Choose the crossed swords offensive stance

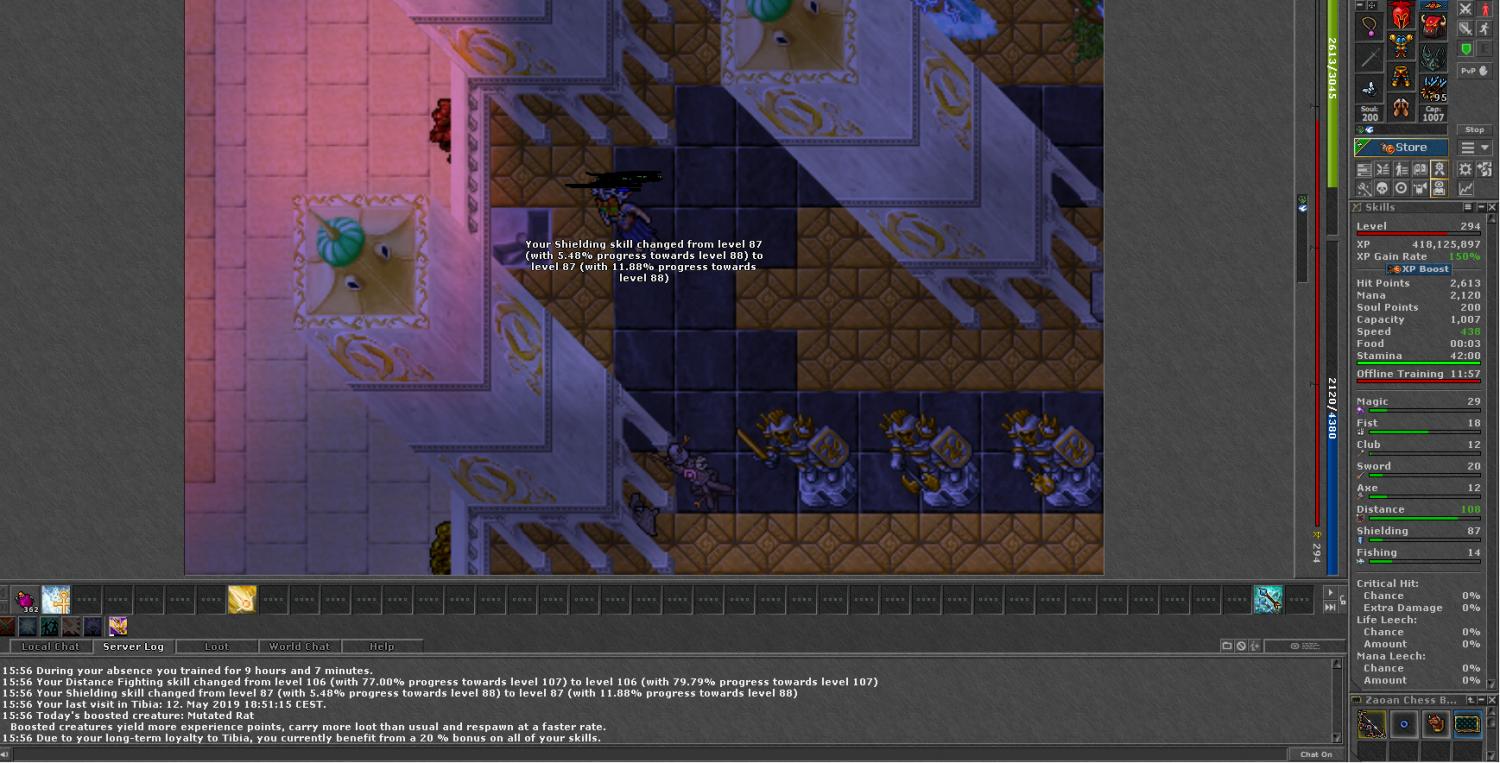[x=1465, y=9]
